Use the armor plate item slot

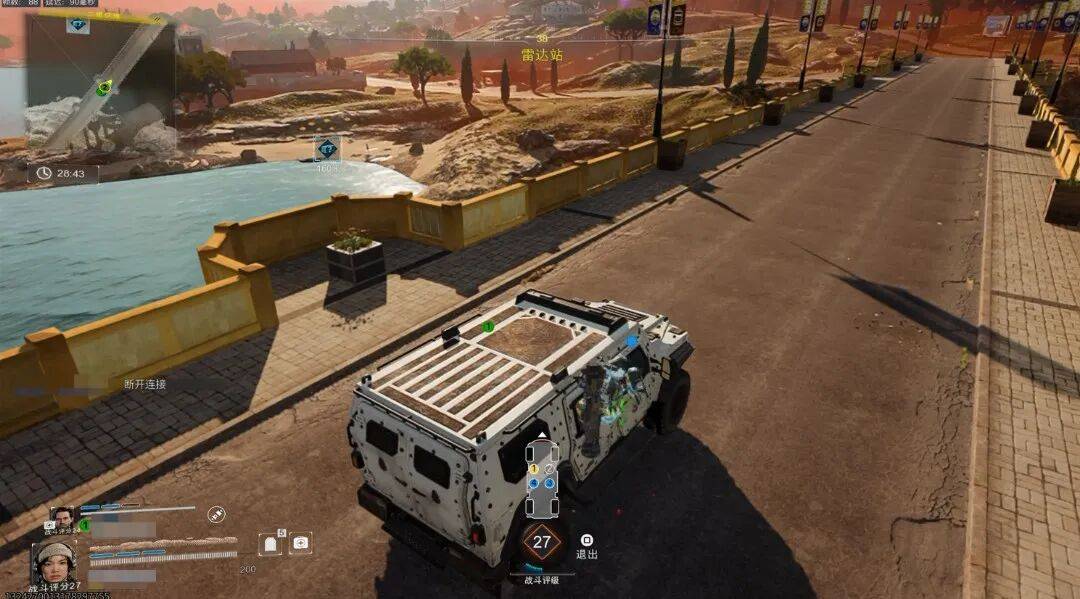click(268, 544)
